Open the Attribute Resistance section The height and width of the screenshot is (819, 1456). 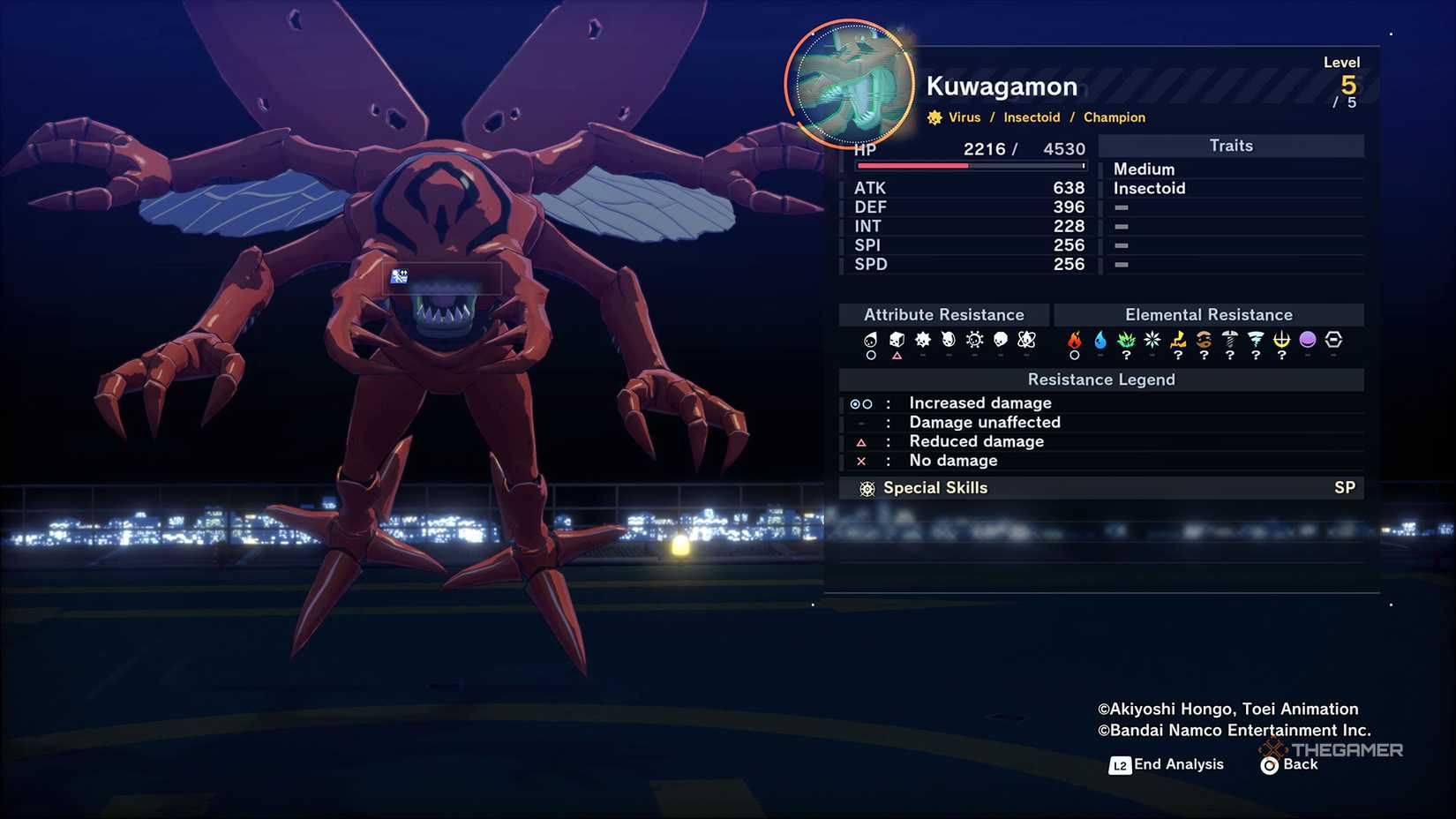point(943,314)
